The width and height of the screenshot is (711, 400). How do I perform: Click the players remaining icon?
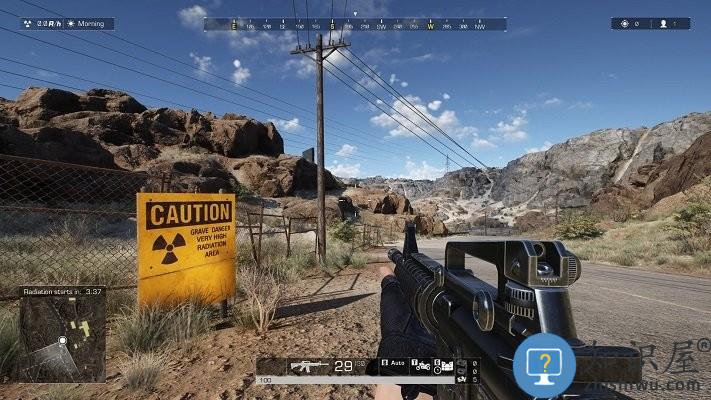[x=663, y=23]
